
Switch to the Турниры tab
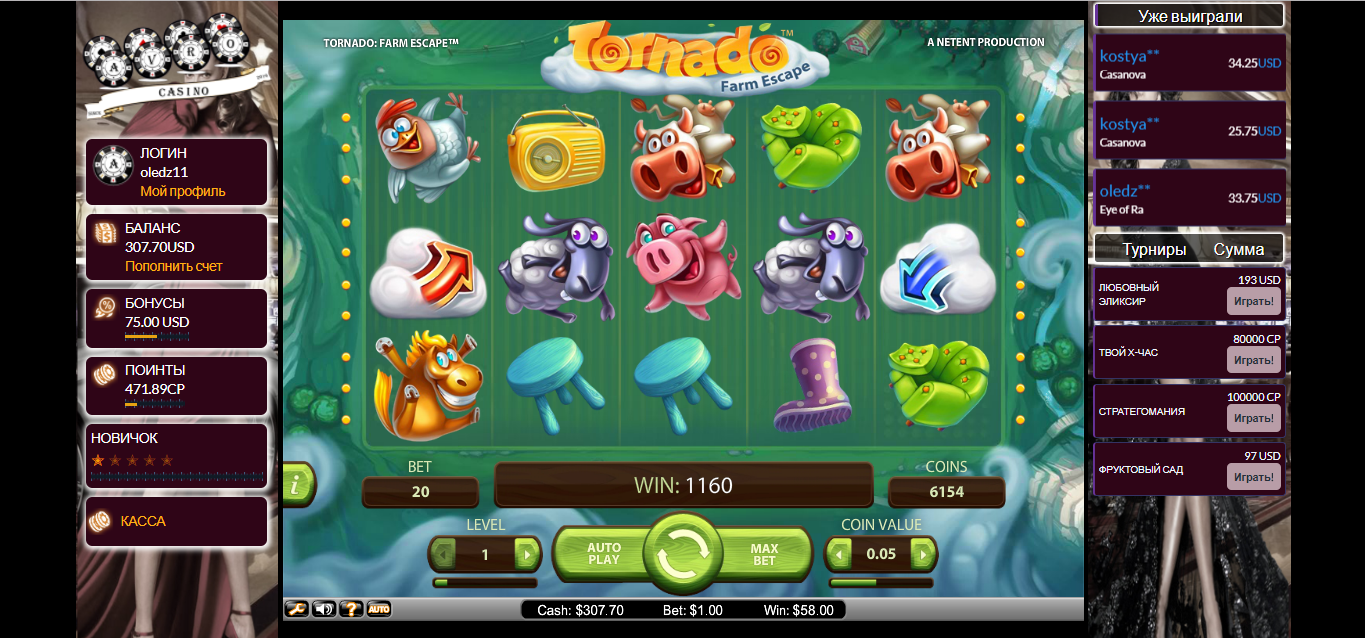1154,249
